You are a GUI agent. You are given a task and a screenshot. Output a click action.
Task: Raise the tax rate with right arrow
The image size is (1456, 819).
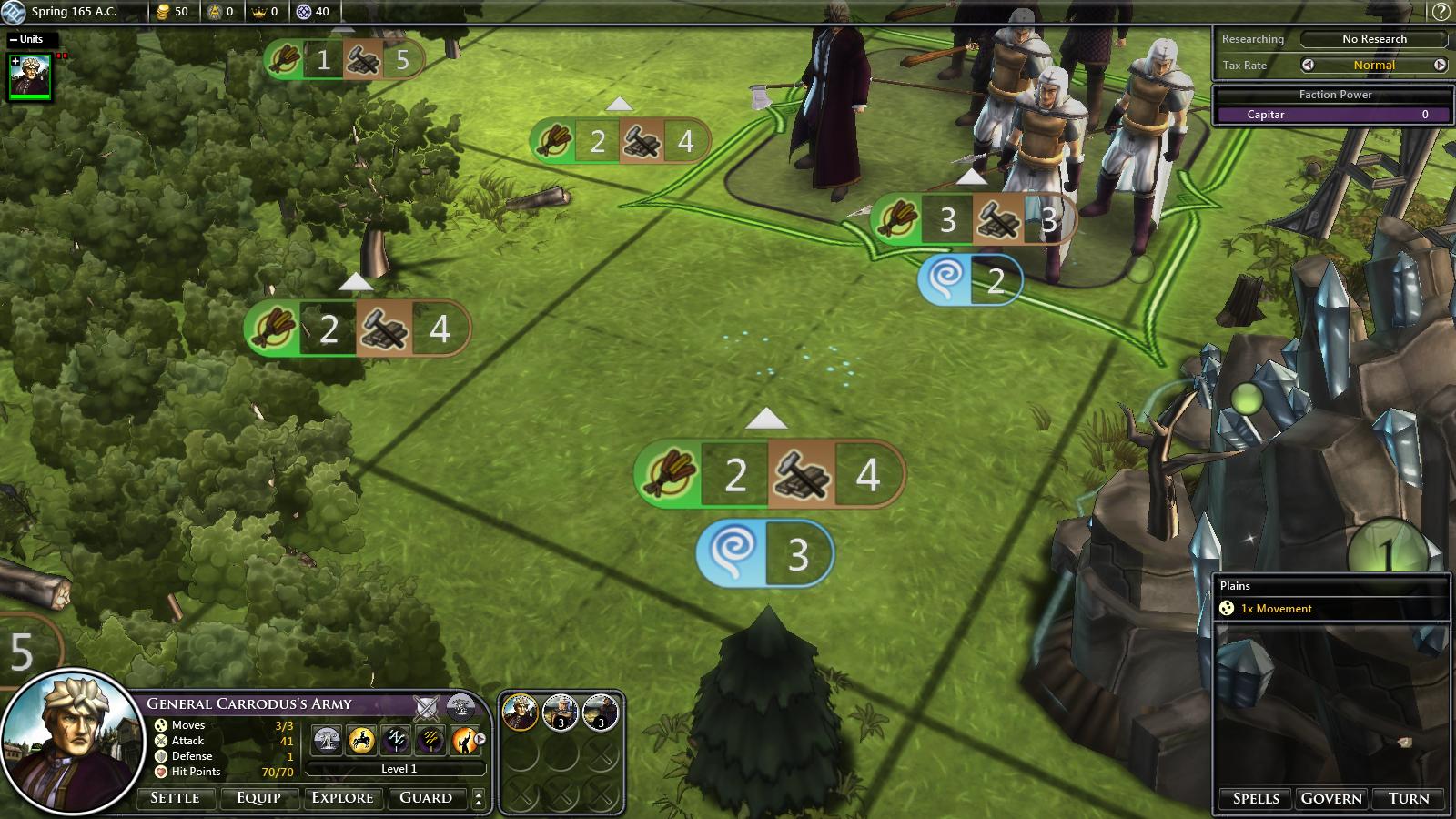coord(1440,65)
